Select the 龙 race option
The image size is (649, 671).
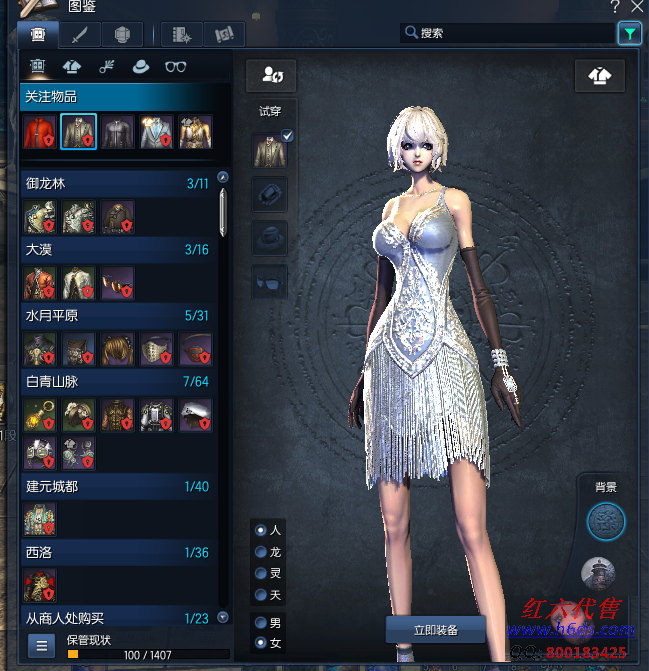point(262,551)
